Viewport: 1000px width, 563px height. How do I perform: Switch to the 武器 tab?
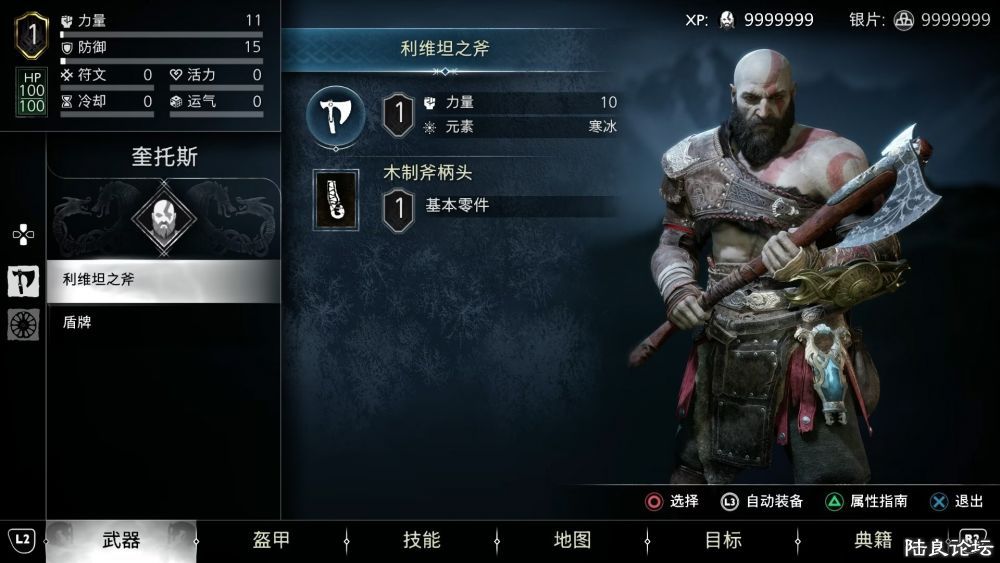121,541
